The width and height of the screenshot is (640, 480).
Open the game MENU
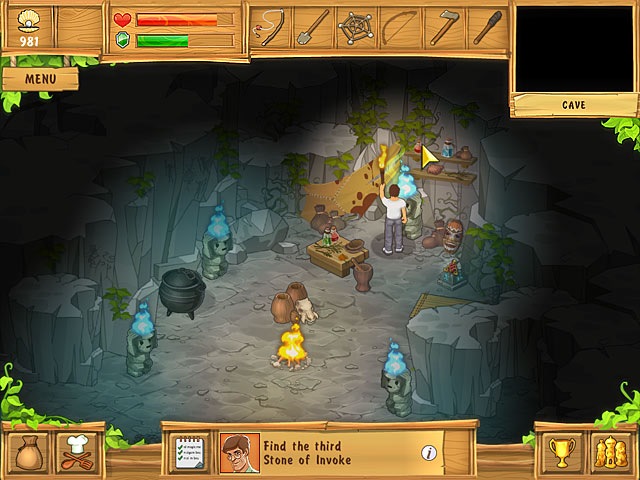tap(38, 78)
